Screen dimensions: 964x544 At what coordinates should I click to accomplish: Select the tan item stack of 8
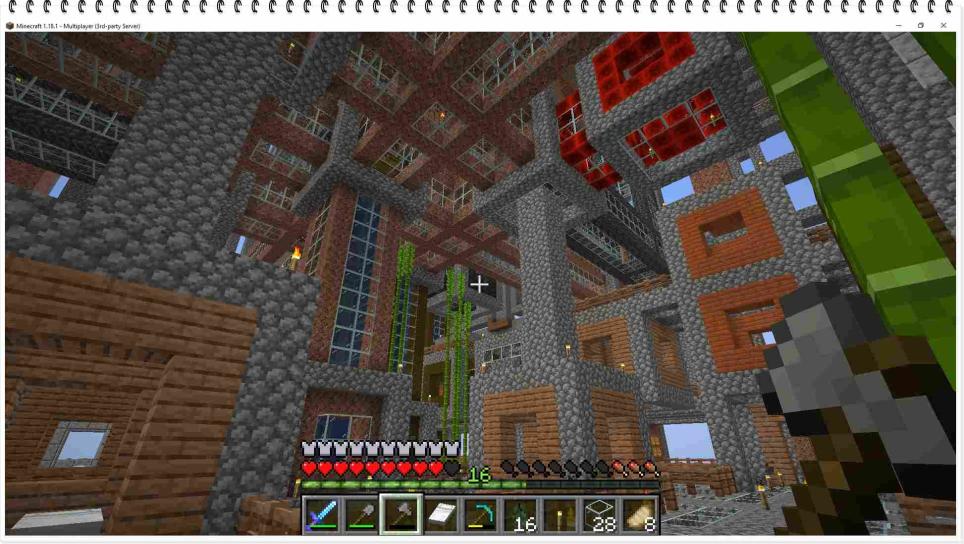pyautogui.click(x=639, y=515)
